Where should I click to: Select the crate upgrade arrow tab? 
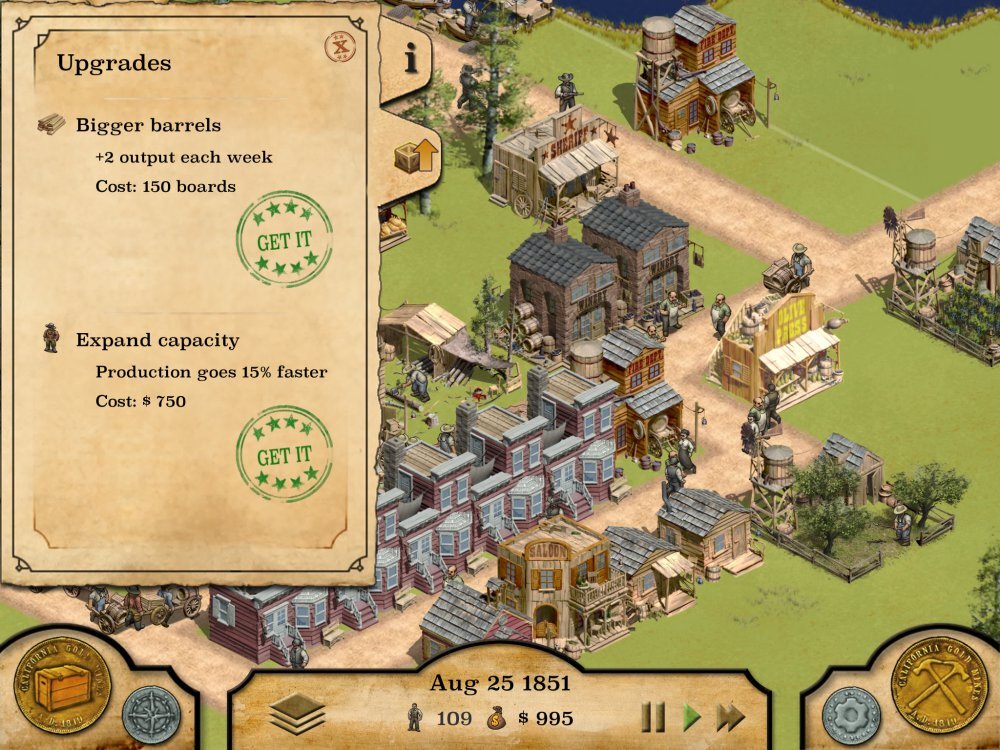tap(416, 157)
